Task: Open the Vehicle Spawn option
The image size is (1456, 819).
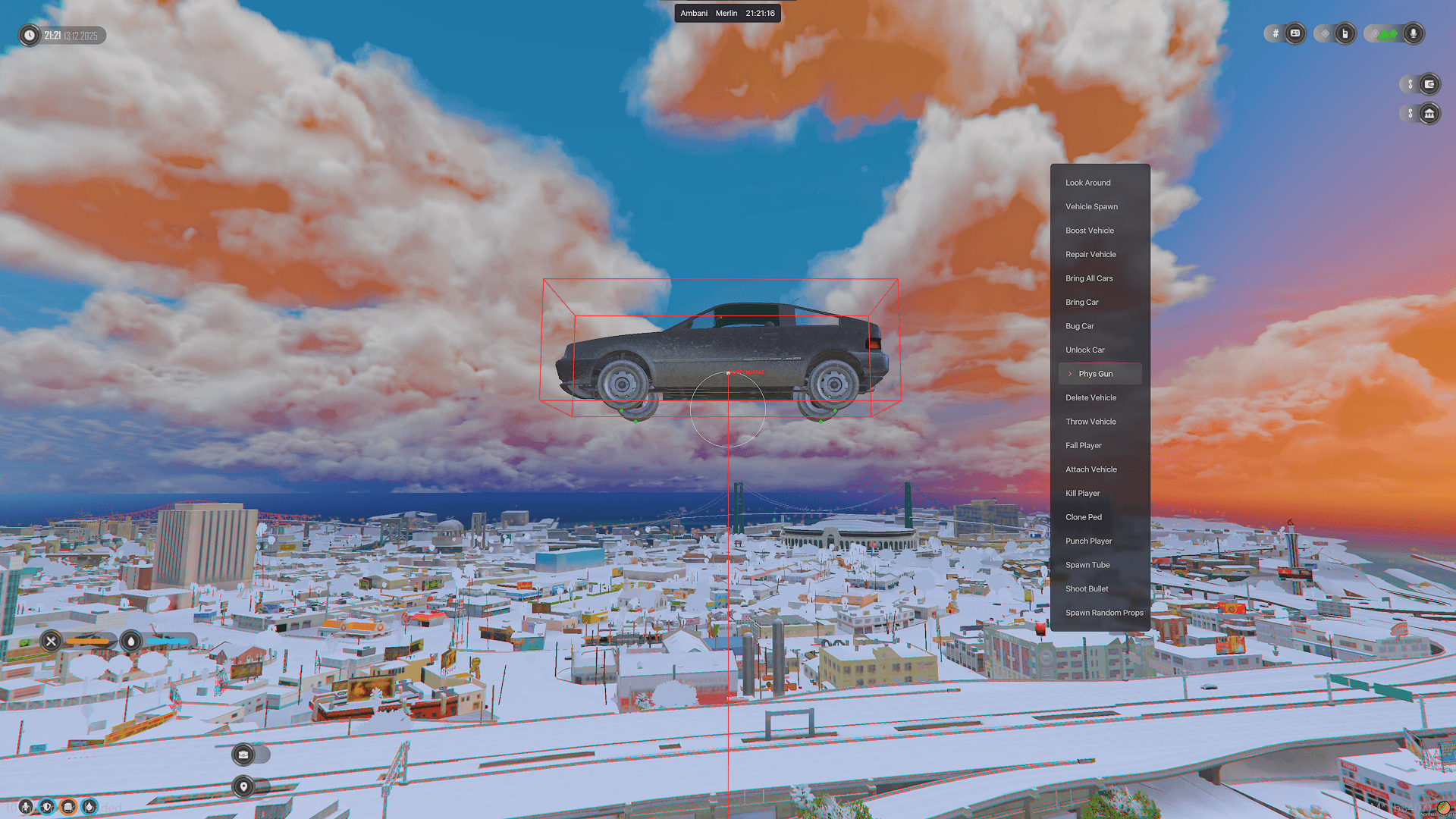Action: 1091,206
